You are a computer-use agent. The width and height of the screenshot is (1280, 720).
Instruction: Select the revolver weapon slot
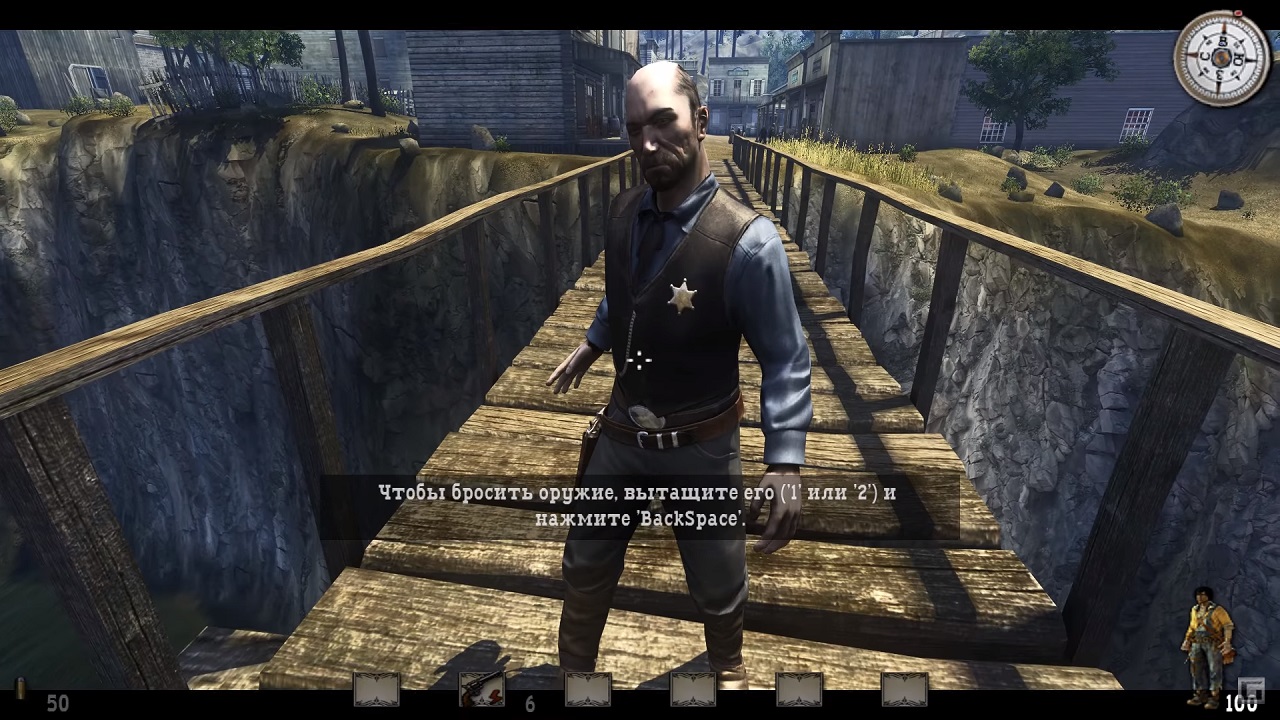point(481,689)
